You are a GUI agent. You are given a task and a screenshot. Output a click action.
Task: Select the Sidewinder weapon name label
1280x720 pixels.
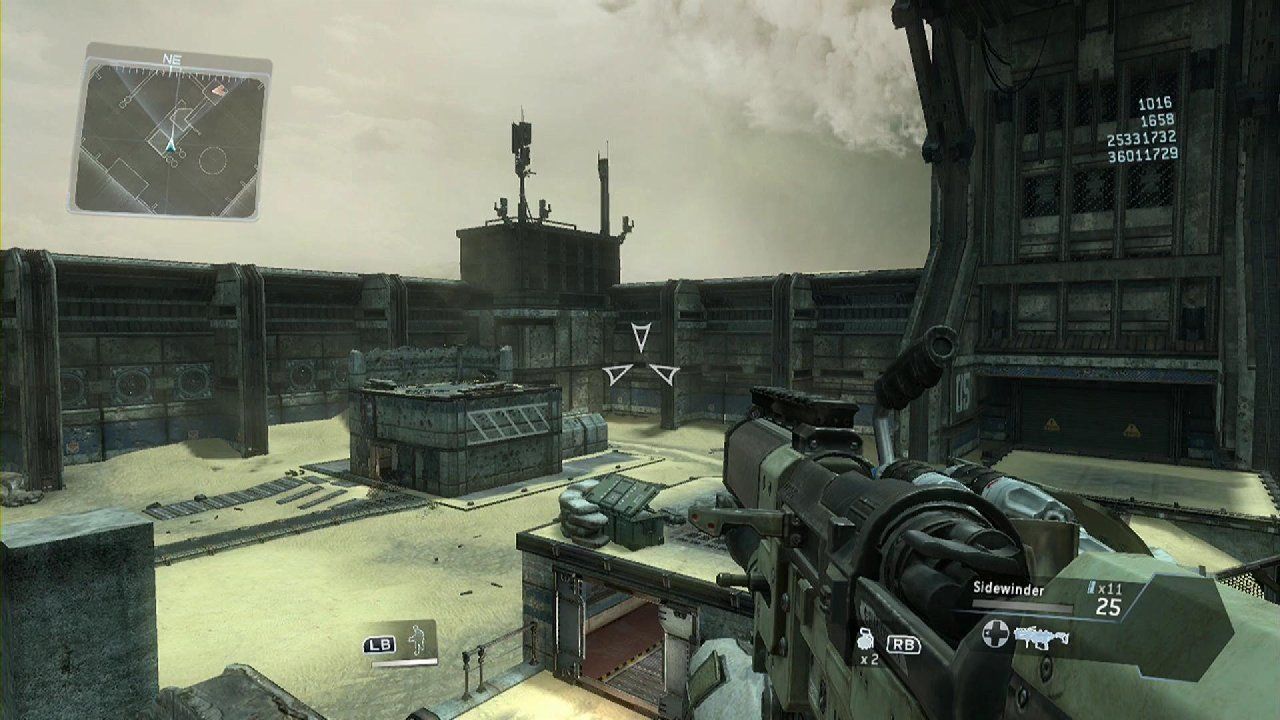1011,587
